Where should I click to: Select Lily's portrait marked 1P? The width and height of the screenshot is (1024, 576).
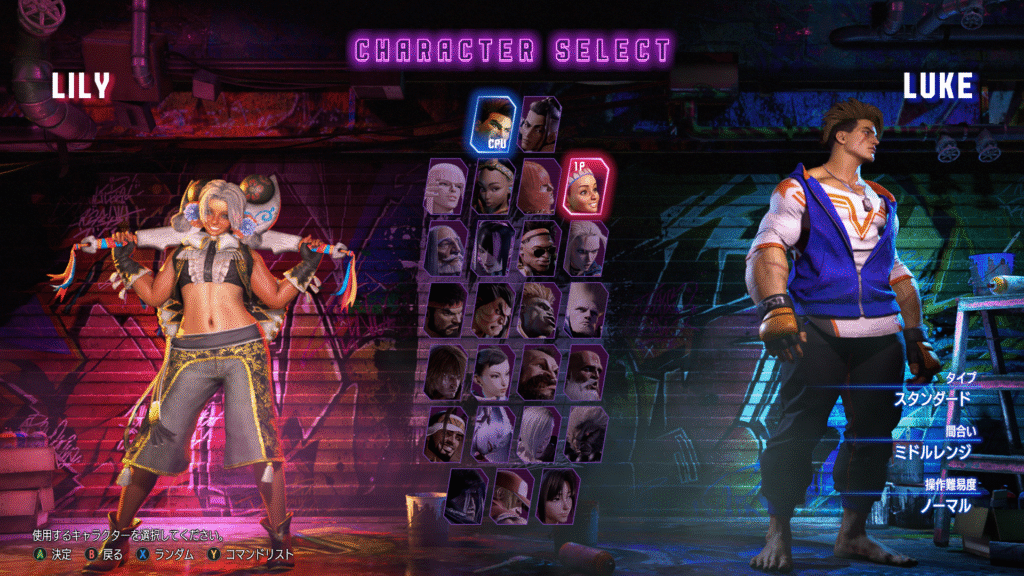[x=586, y=186]
